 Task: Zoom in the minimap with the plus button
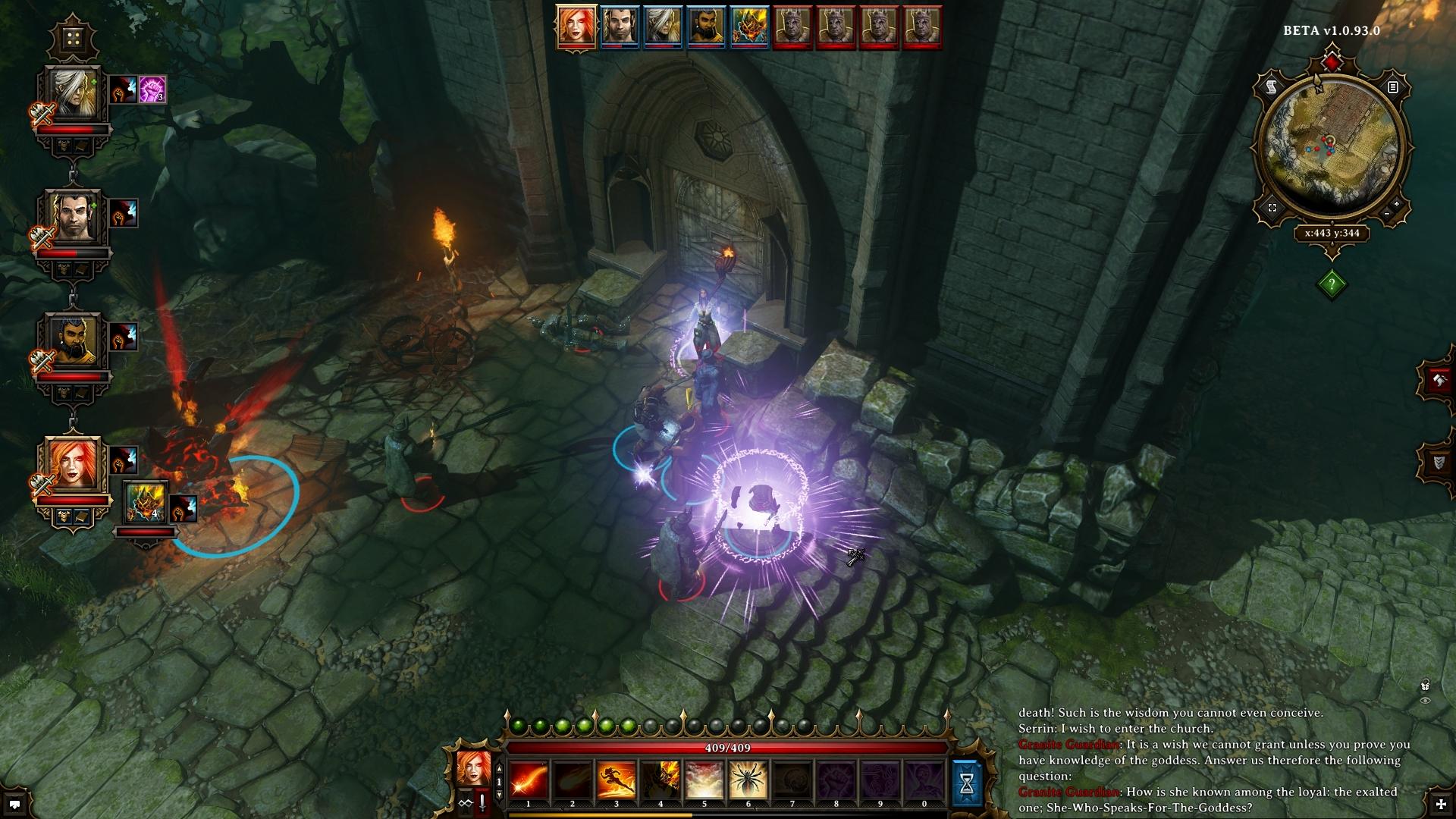click(1397, 205)
